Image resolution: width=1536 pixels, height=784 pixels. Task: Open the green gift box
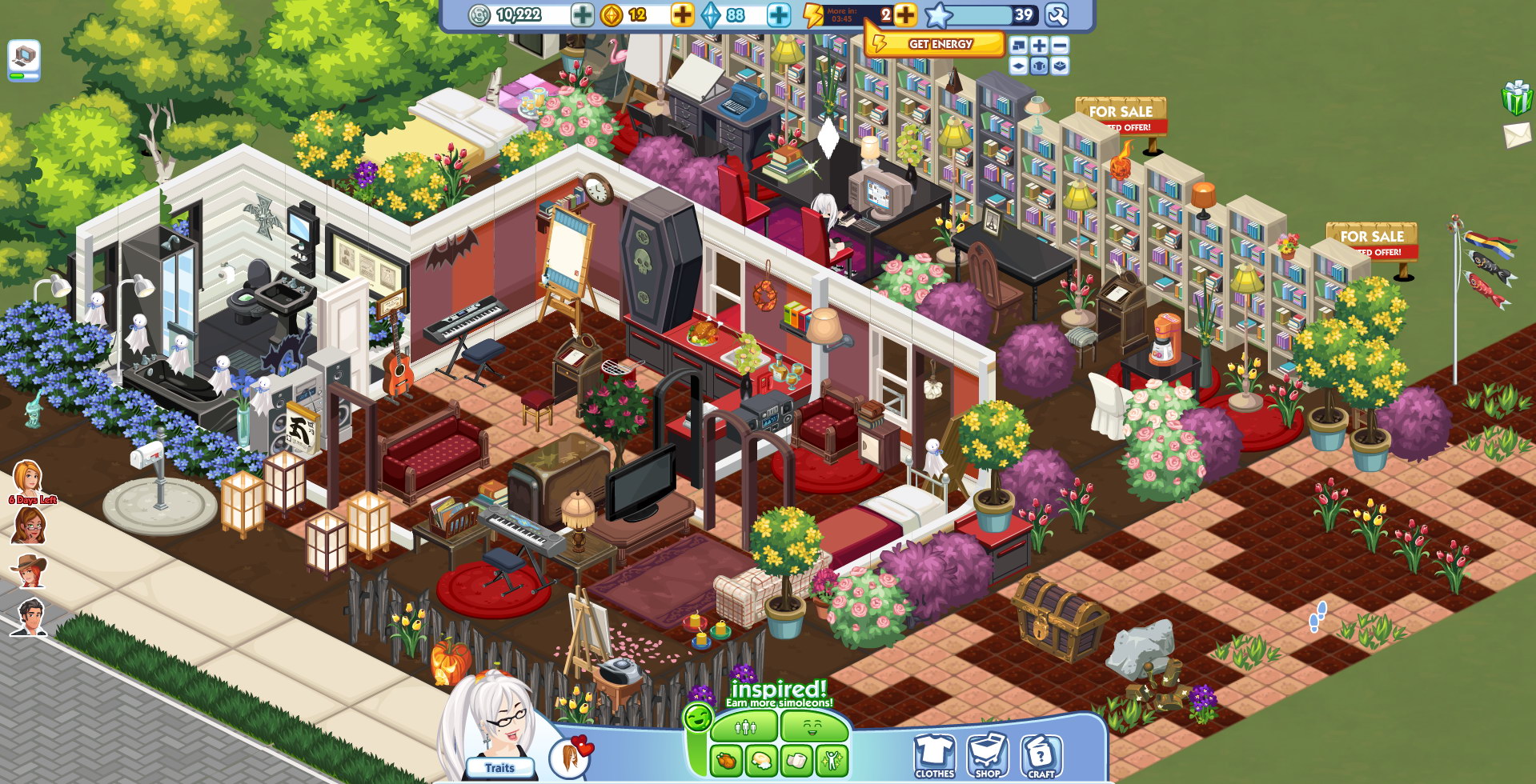1517,98
